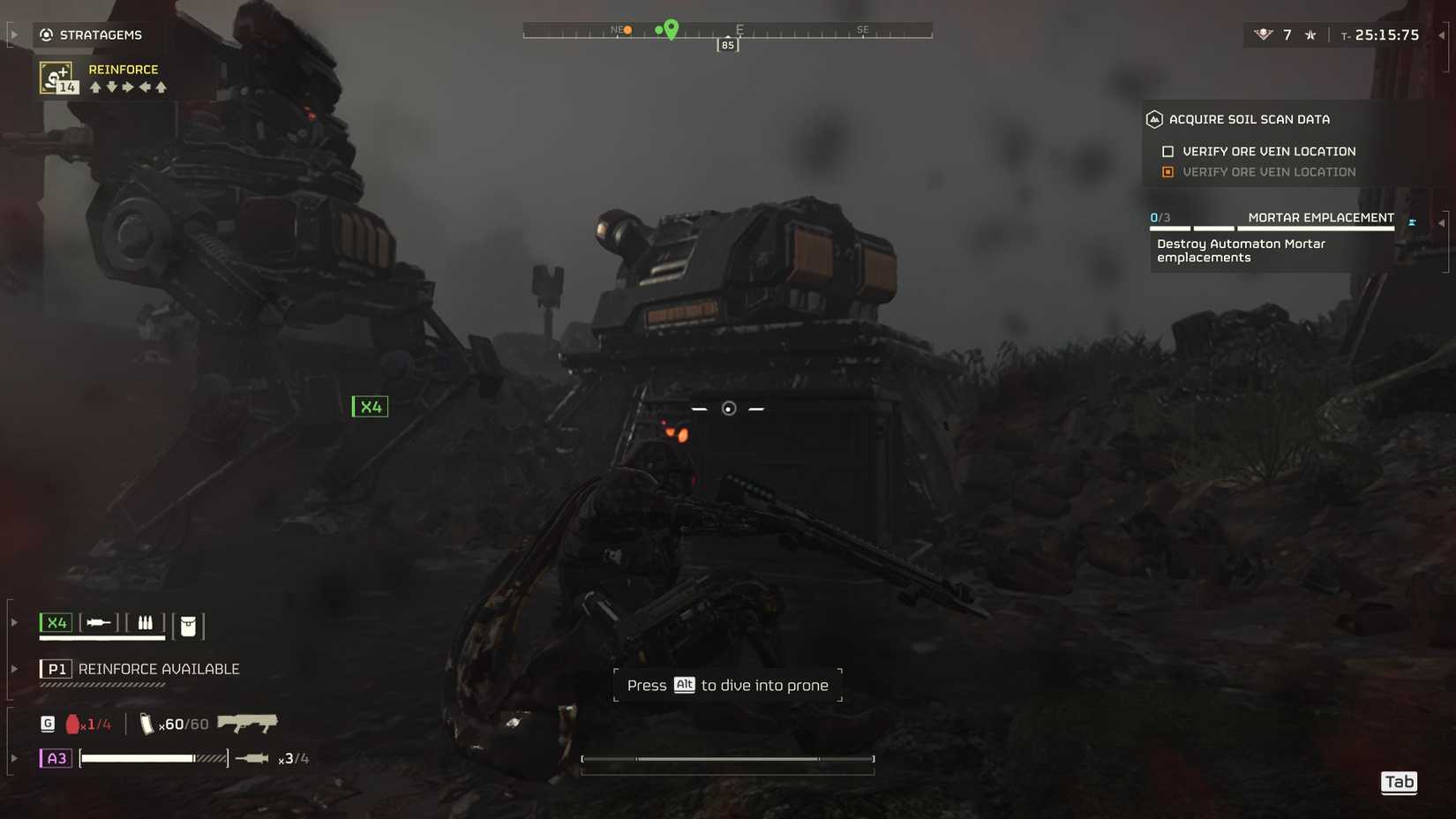This screenshot has height=819, width=1456.
Task: Click the green waypoint marker on the compass
Action: point(671,29)
